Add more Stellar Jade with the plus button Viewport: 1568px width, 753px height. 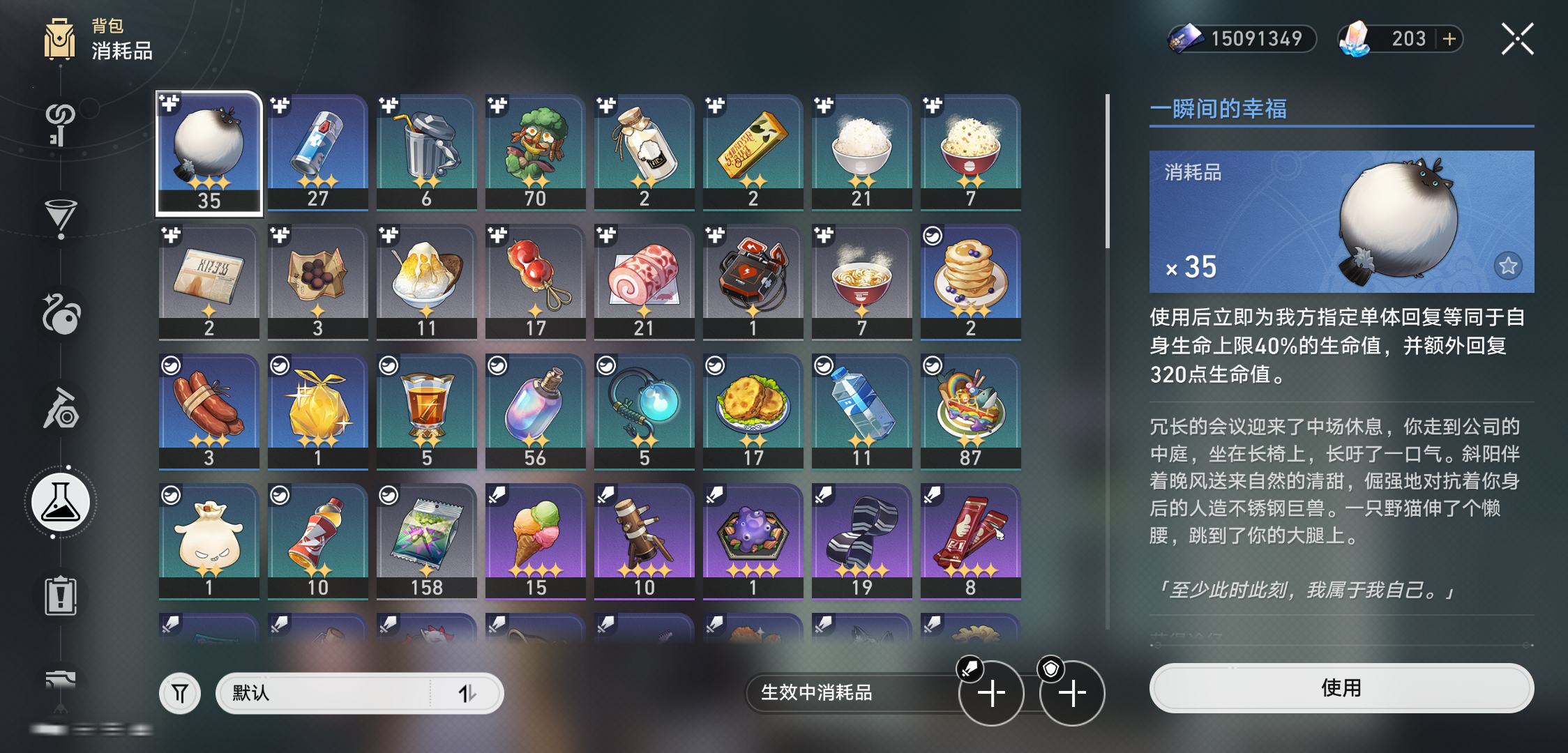[1449, 39]
